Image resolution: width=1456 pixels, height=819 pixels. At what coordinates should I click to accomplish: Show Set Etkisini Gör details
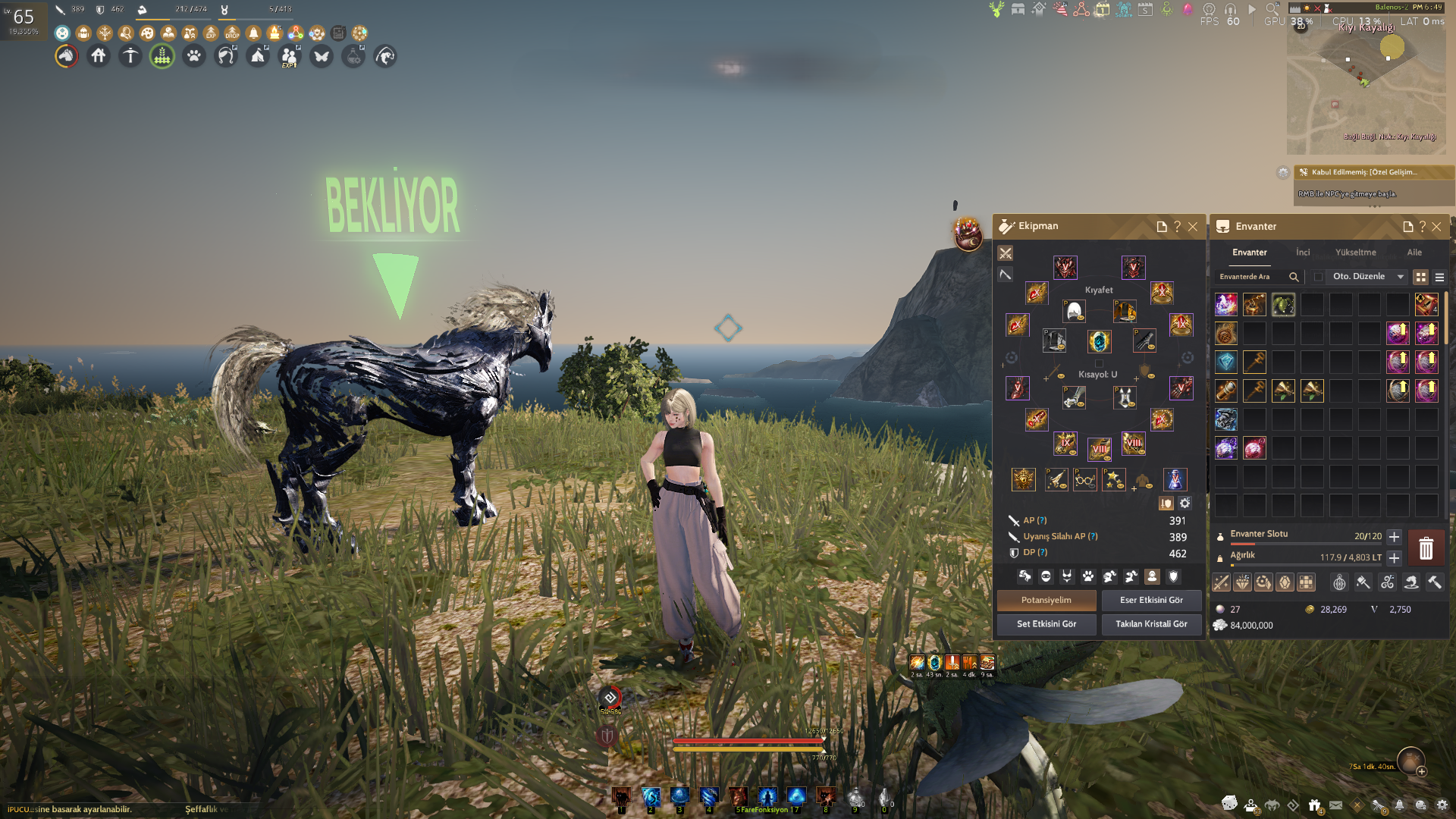(x=1046, y=624)
